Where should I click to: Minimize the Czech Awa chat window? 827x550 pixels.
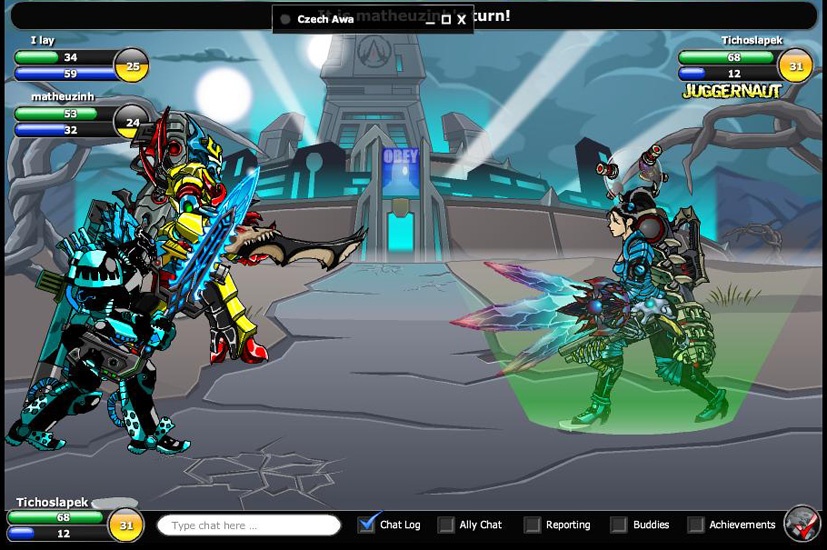[x=430, y=19]
